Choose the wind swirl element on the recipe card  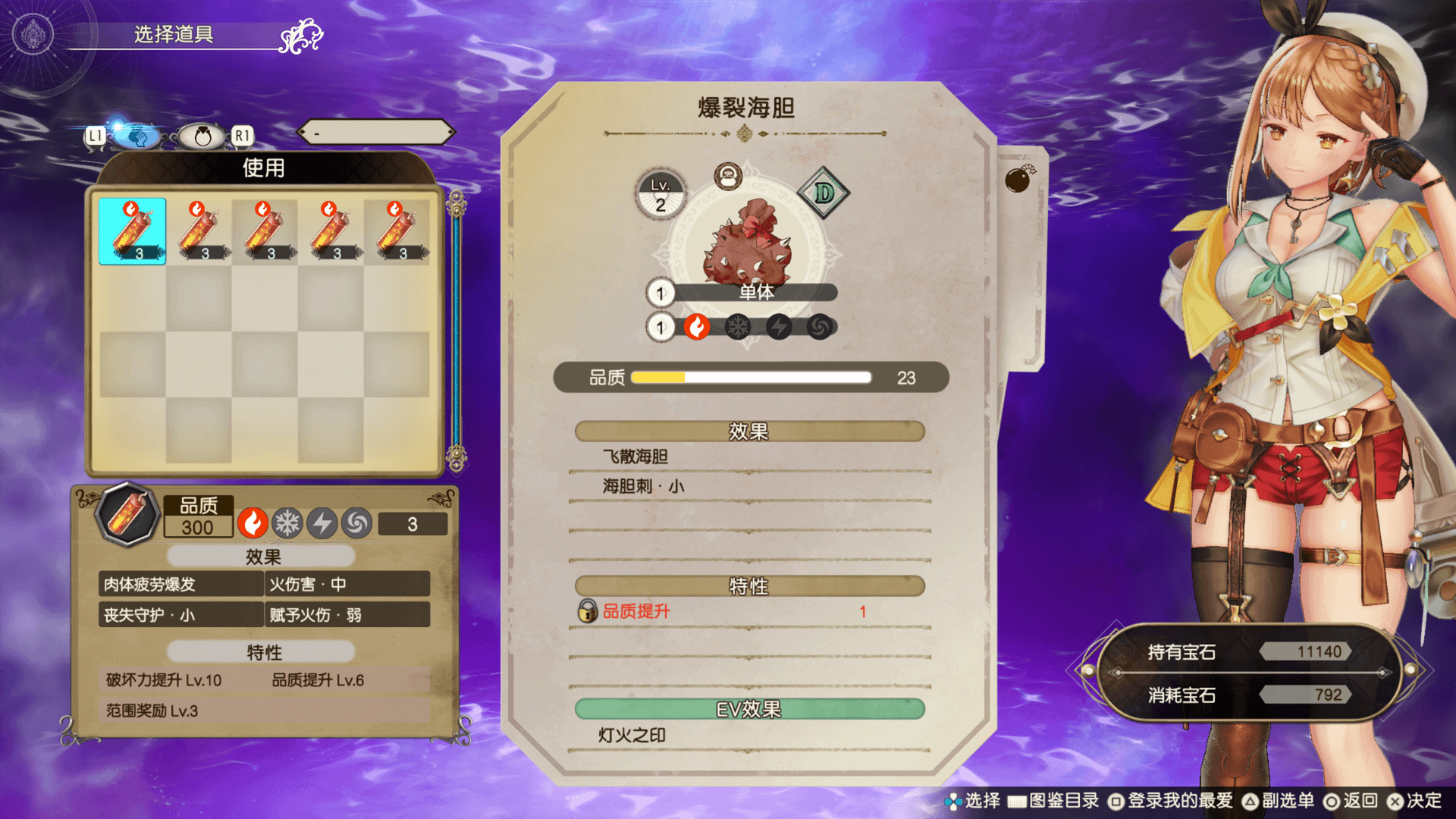coord(820,327)
